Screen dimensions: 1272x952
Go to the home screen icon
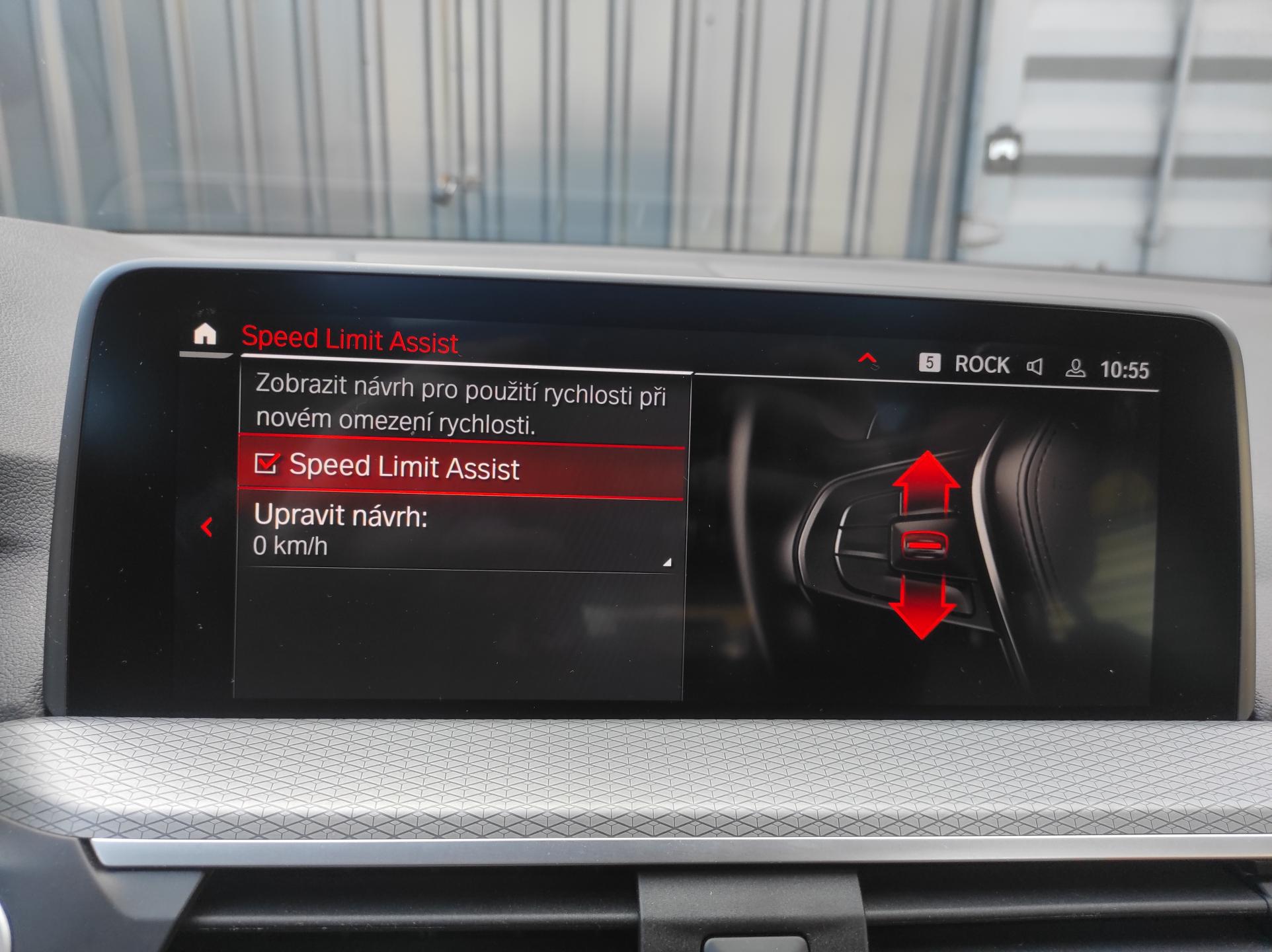tap(205, 334)
